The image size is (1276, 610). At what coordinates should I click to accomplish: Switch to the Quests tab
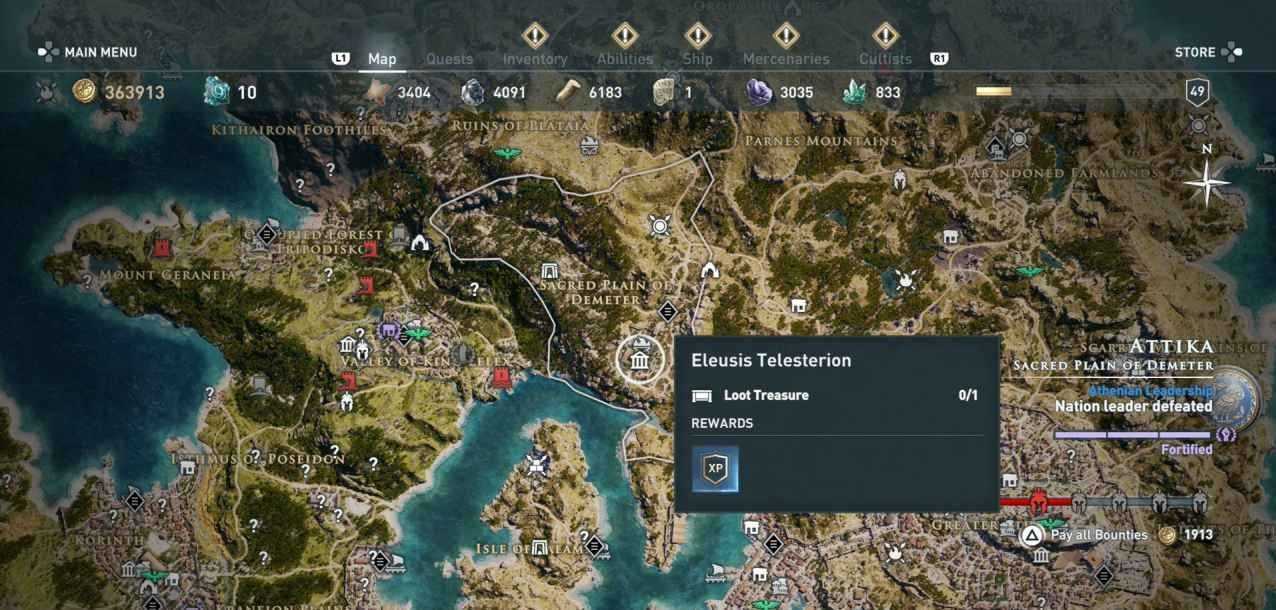point(449,59)
